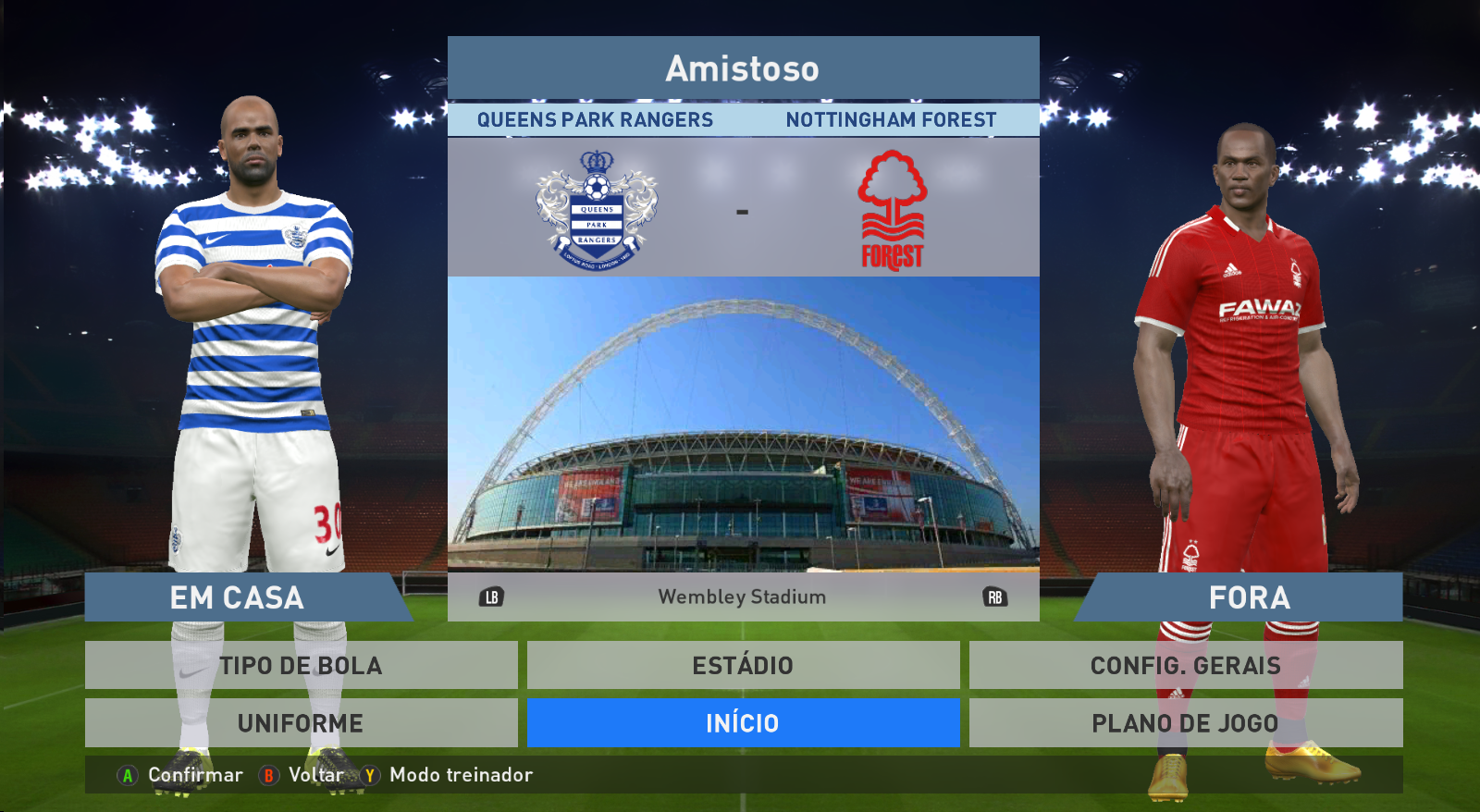
Task: Open the Plano de Jogo menu
Action: 1185,722
